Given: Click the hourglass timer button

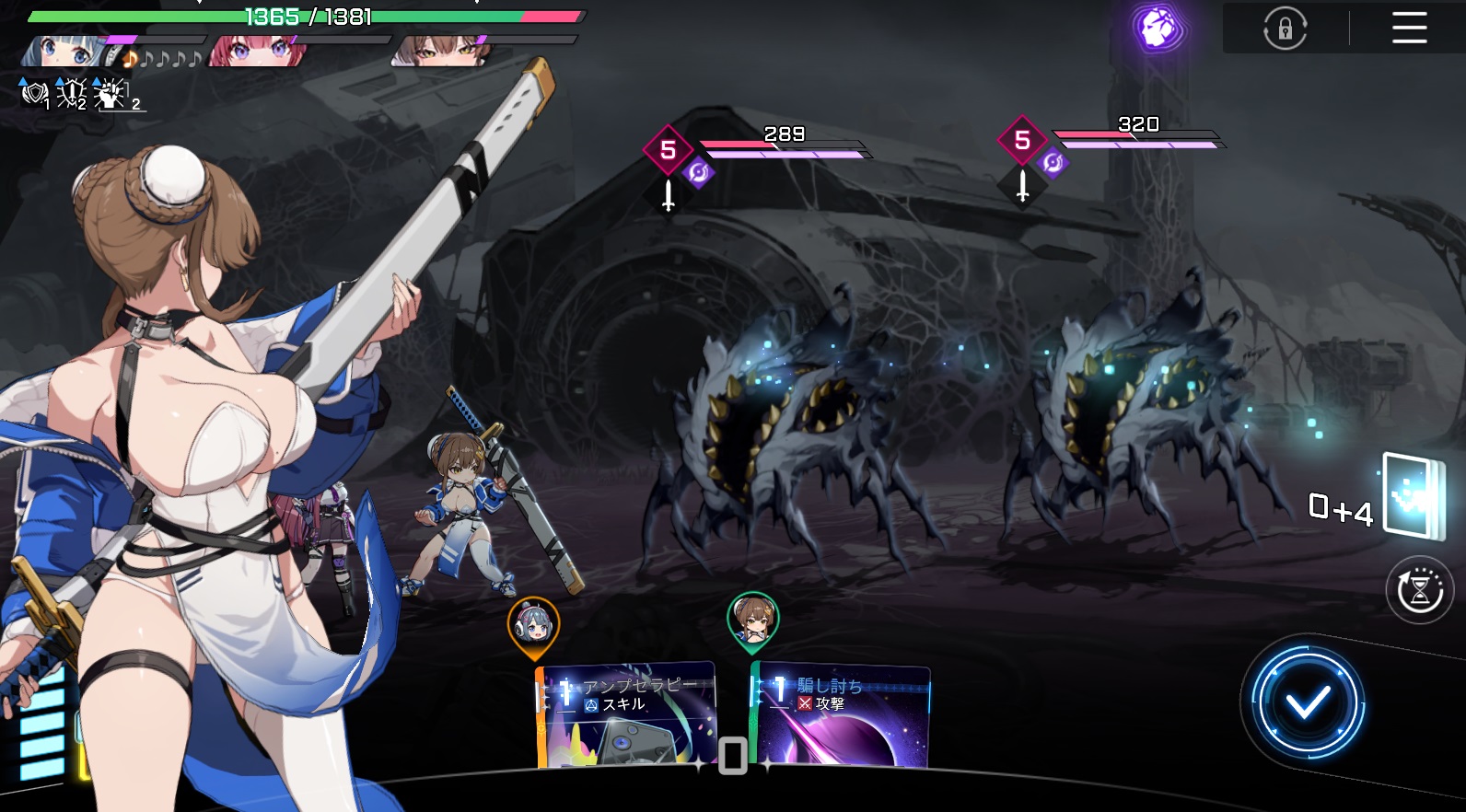Looking at the screenshot, I should 1419,590.
